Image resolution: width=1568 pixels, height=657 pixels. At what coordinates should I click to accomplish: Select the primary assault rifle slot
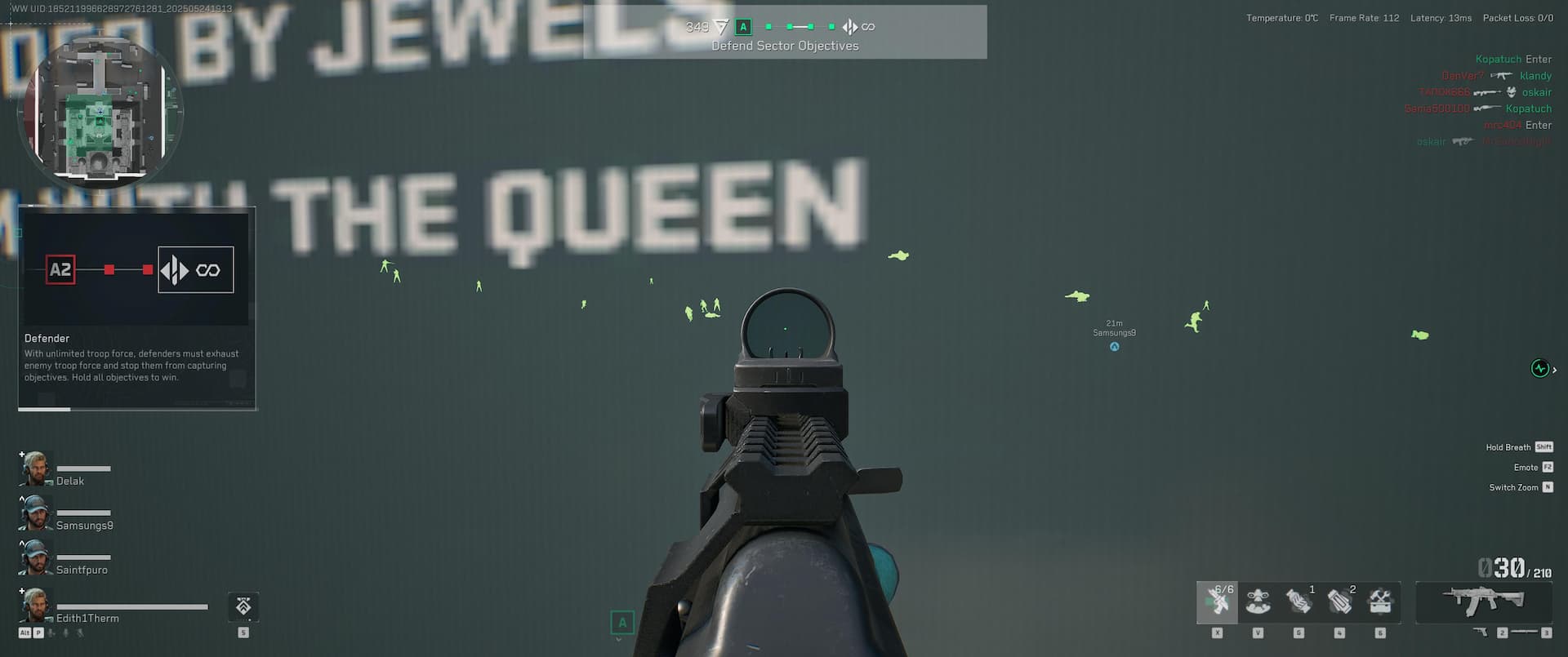click(x=1483, y=602)
